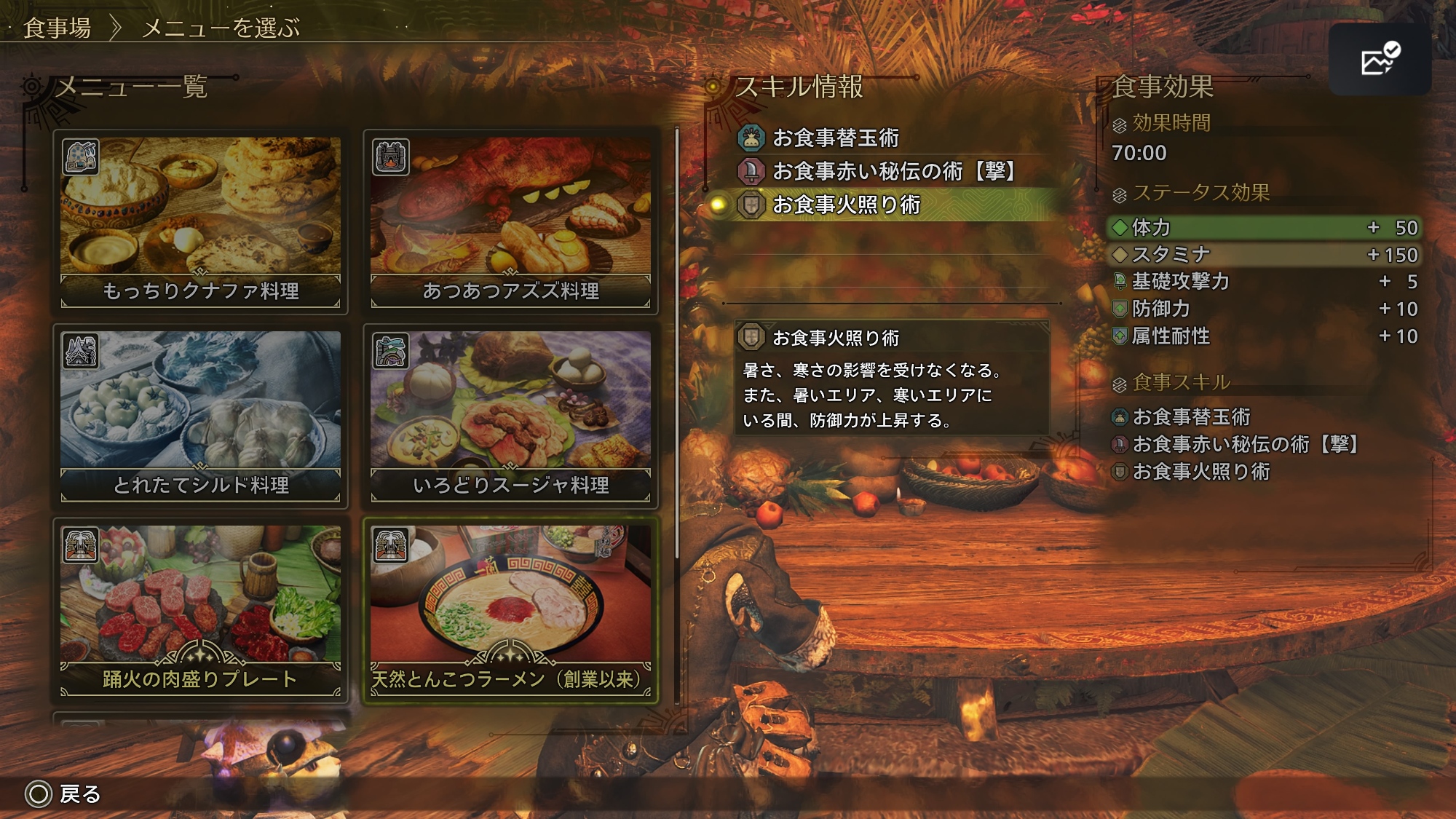Highlight the お食事替玉術 skill row
Screen dimensions: 1456x819
pos(835,138)
